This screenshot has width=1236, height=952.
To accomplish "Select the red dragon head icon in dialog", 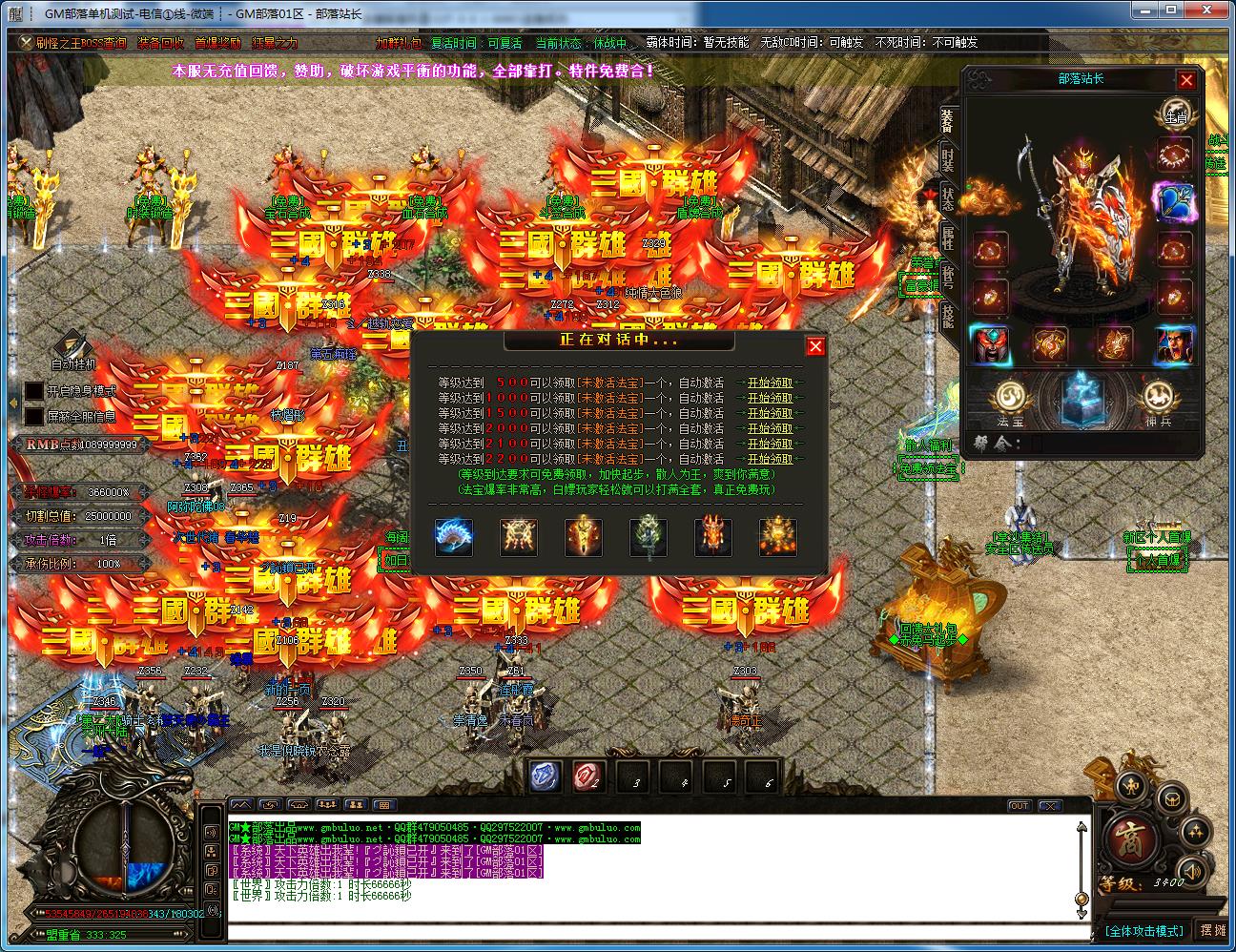I will [x=712, y=537].
